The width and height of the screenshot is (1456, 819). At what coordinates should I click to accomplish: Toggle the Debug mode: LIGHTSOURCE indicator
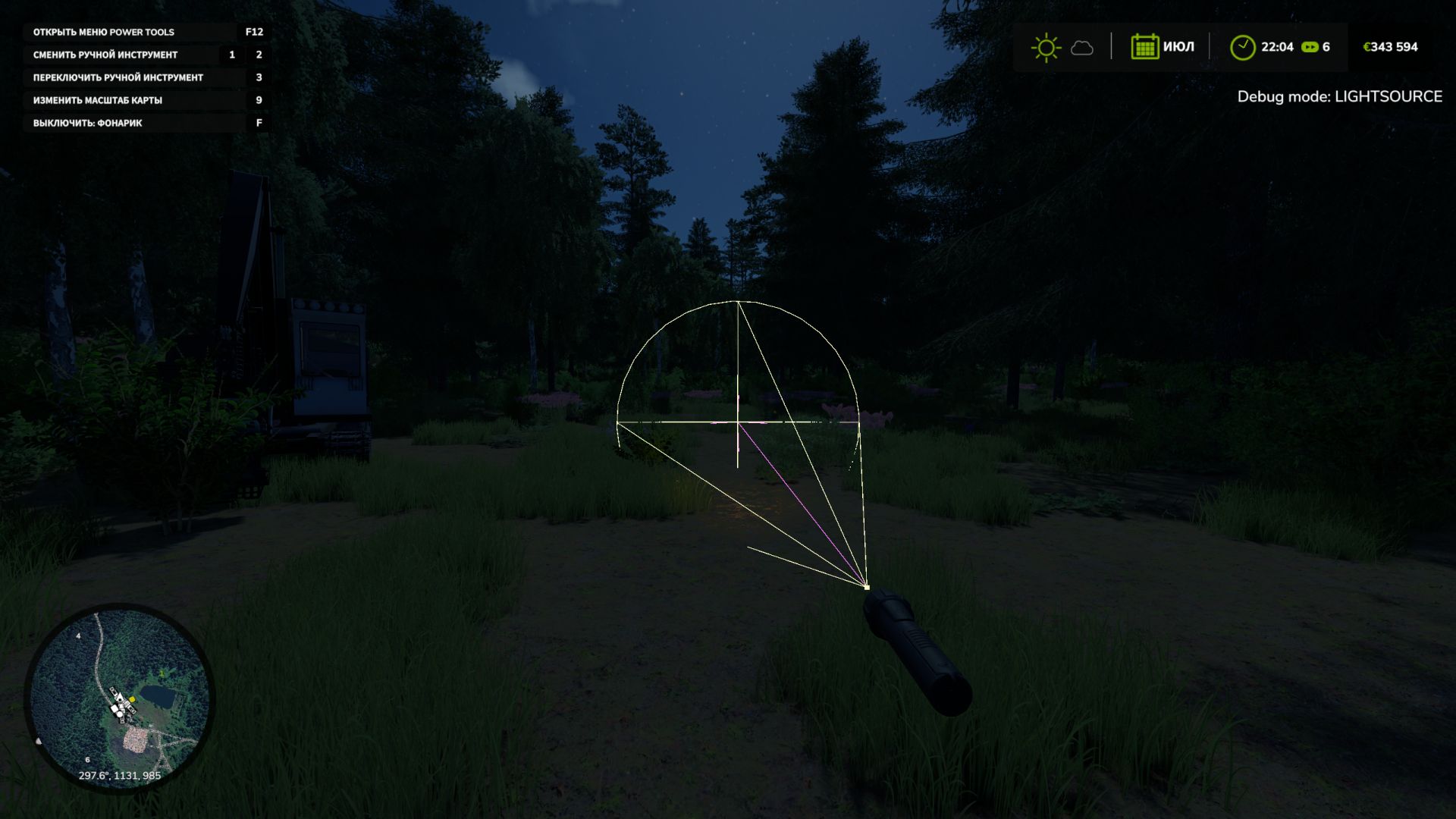(1341, 97)
